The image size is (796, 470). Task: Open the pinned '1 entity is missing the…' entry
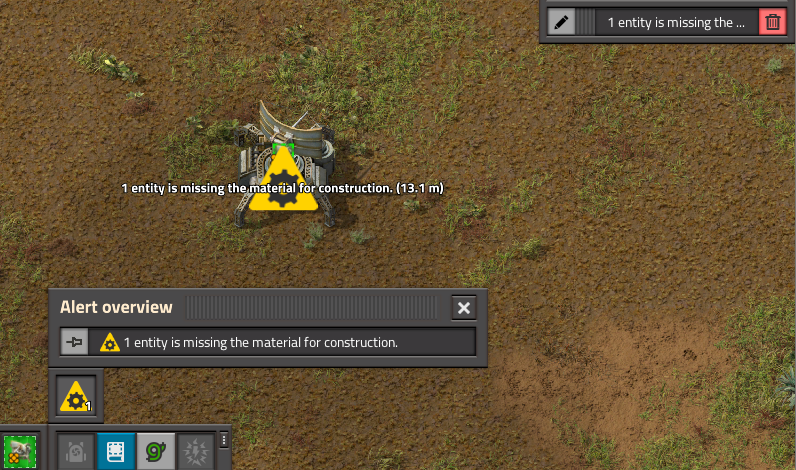tap(676, 22)
